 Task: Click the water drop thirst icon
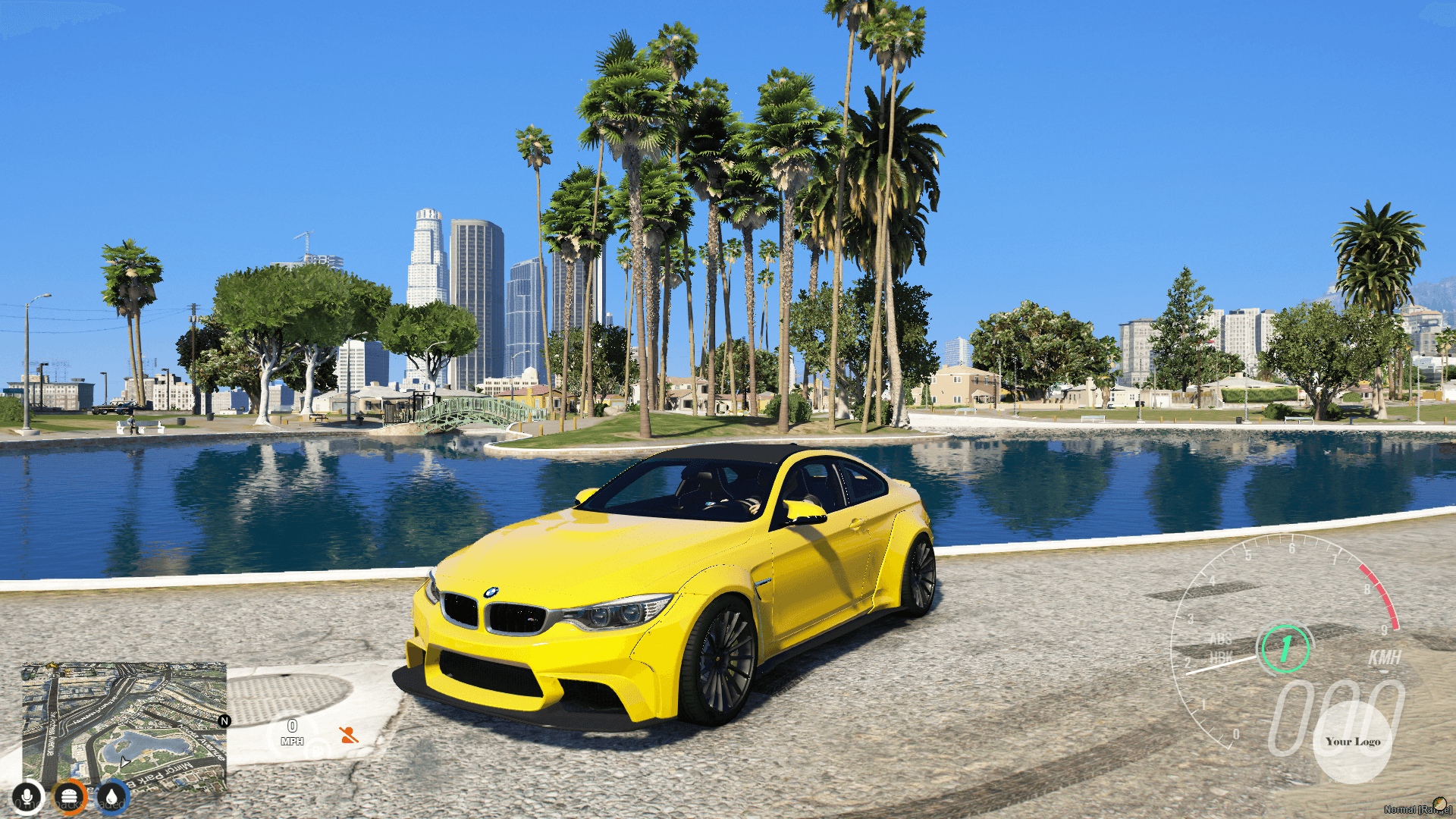tap(112, 795)
